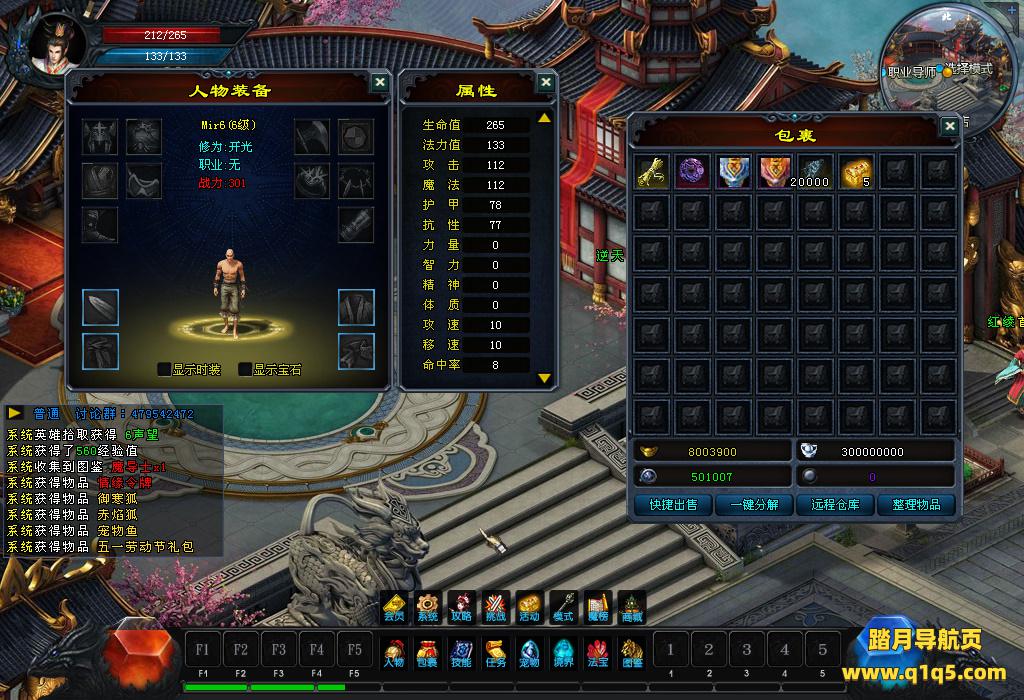Screen dimensions: 1024x700
Task: Open the 远程仓库 remote warehouse
Action: pyautogui.click(x=835, y=505)
